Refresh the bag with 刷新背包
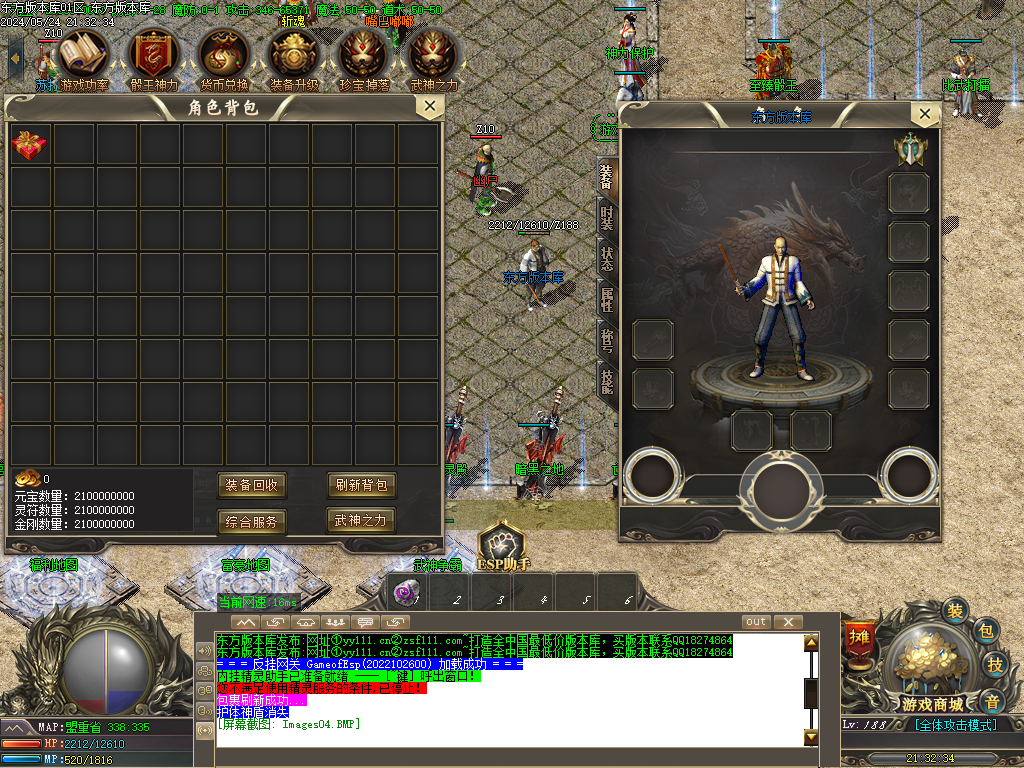Viewport: 1024px width, 768px height. (x=361, y=486)
